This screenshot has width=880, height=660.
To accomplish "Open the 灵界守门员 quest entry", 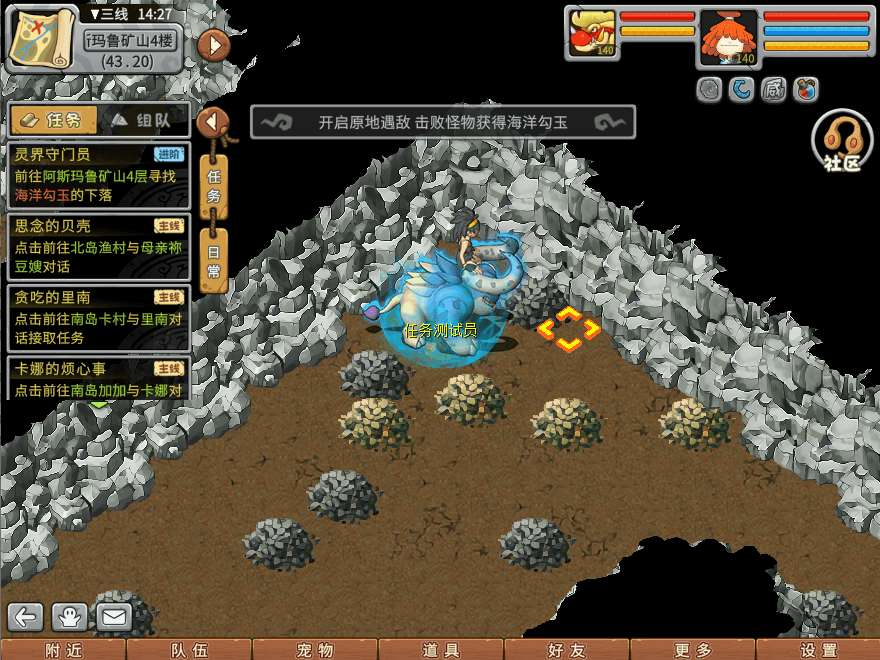I will pyautogui.click(x=98, y=174).
